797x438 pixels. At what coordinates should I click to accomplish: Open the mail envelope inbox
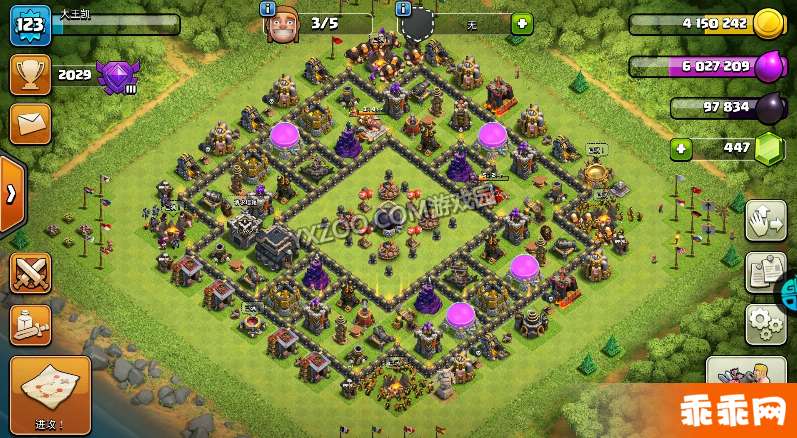30,123
